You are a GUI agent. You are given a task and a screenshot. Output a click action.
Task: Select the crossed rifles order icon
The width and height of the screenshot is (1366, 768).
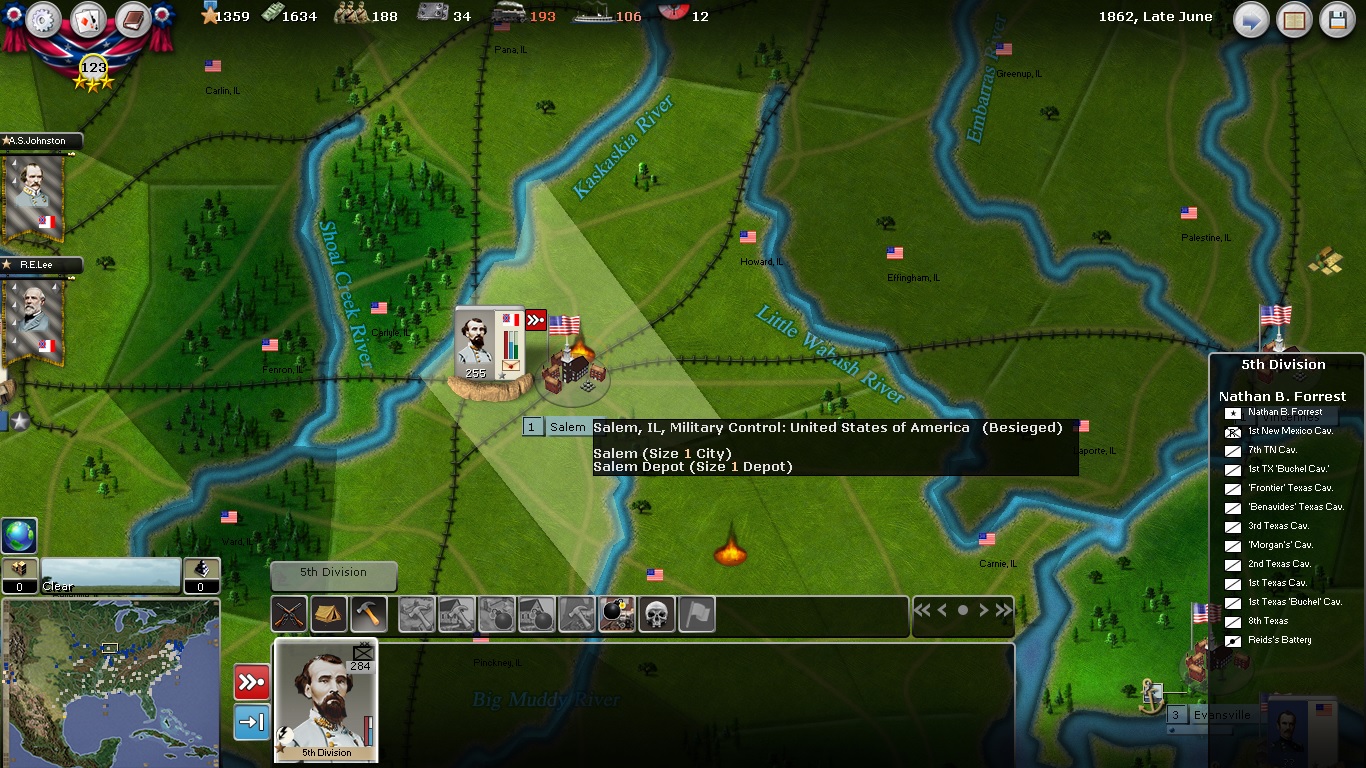pos(290,614)
